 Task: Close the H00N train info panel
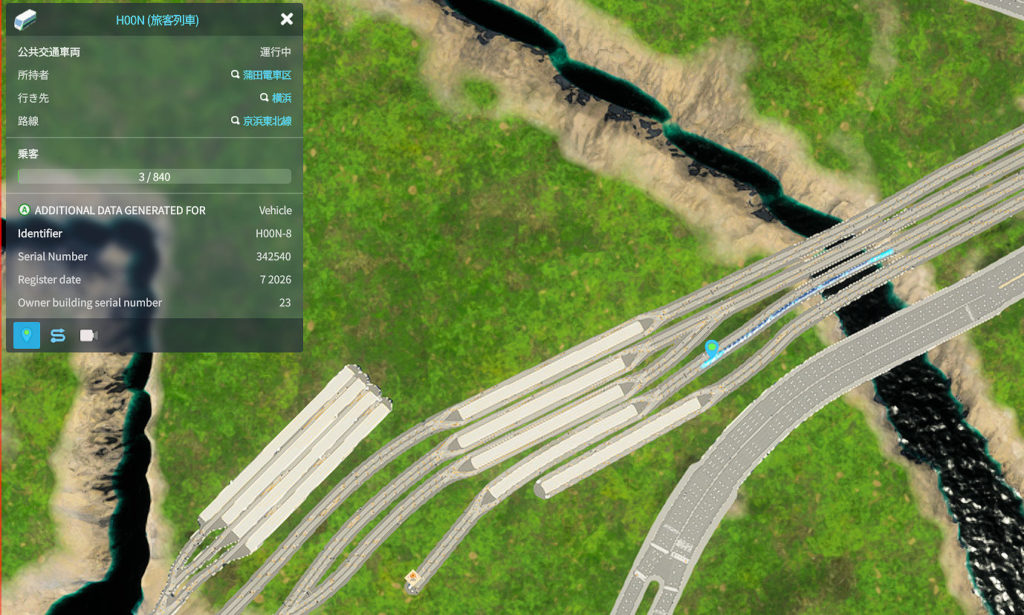point(287,19)
